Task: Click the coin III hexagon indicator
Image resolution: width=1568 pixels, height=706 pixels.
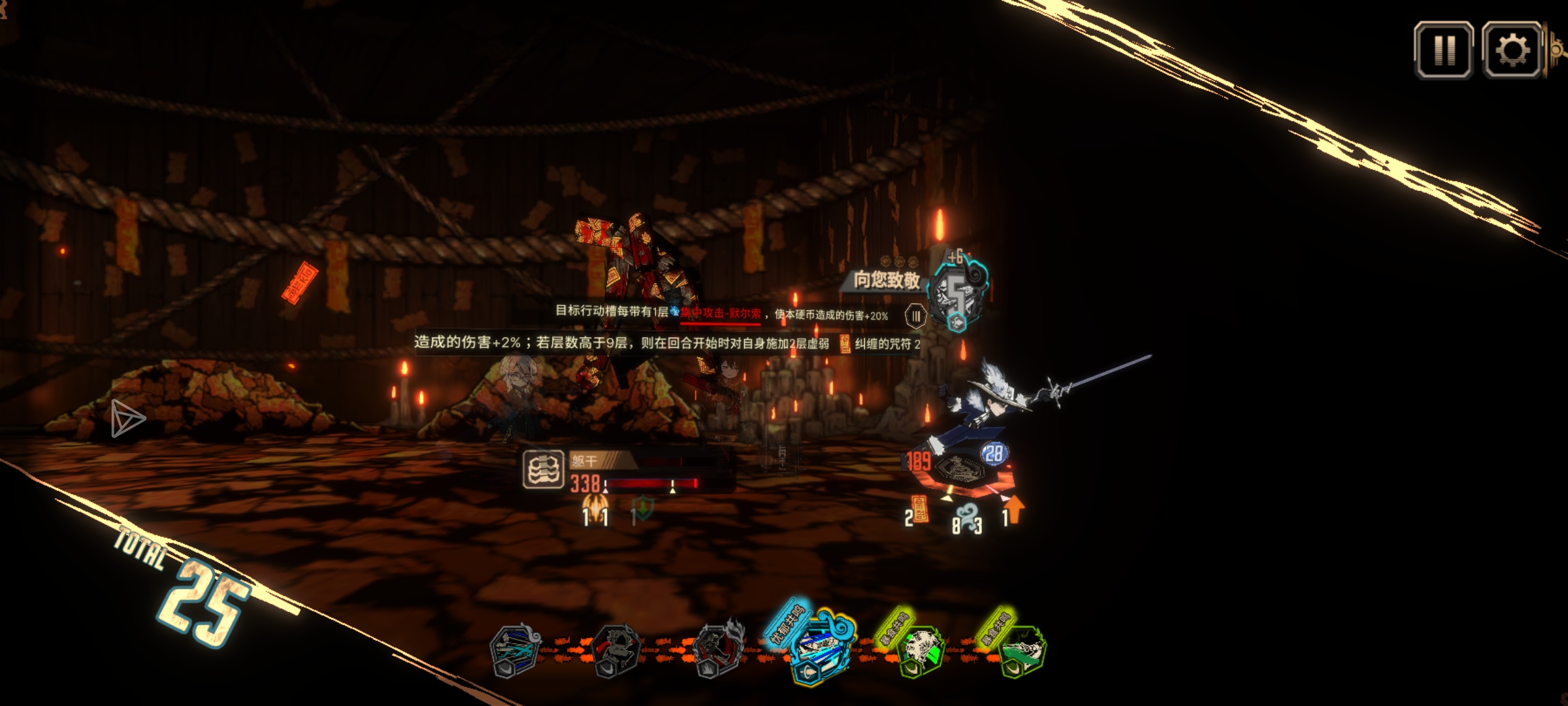Action: pos(916,316)
